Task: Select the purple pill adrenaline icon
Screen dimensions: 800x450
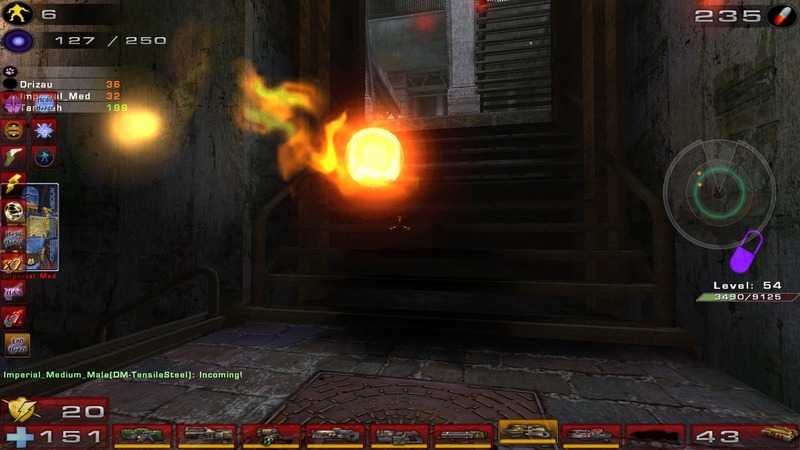Action: 746,252
